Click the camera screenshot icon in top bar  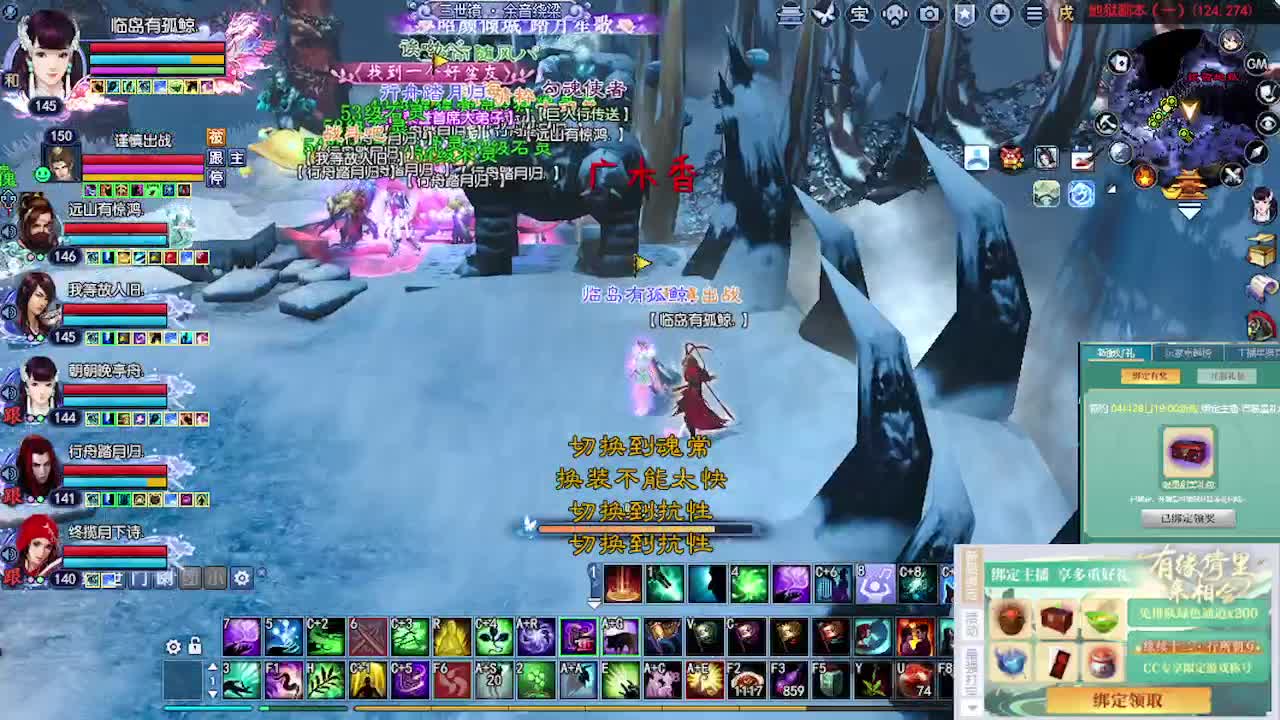click(929, 14)
